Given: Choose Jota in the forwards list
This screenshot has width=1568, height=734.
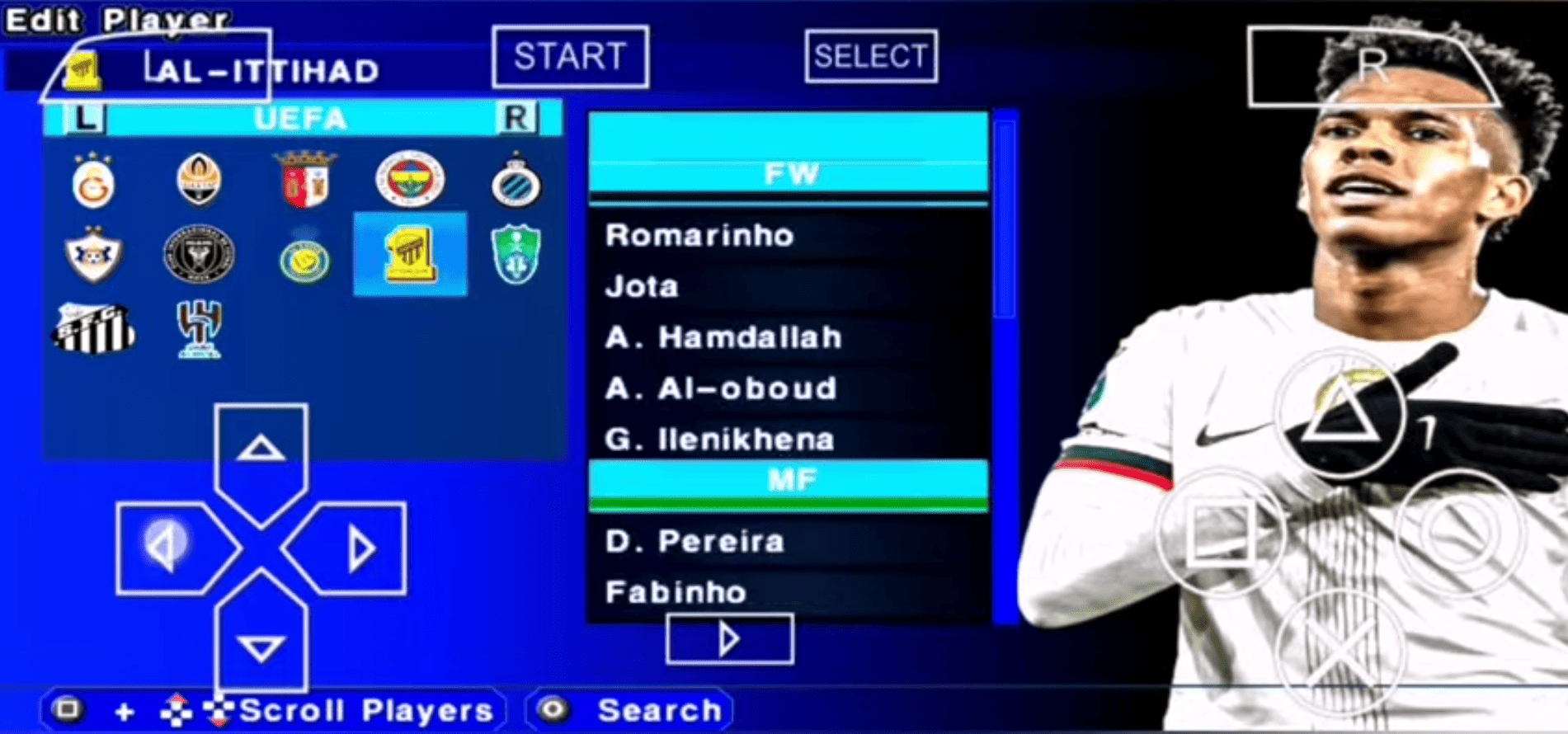Looking at the screenshot, I should click(x=642, y=287).
